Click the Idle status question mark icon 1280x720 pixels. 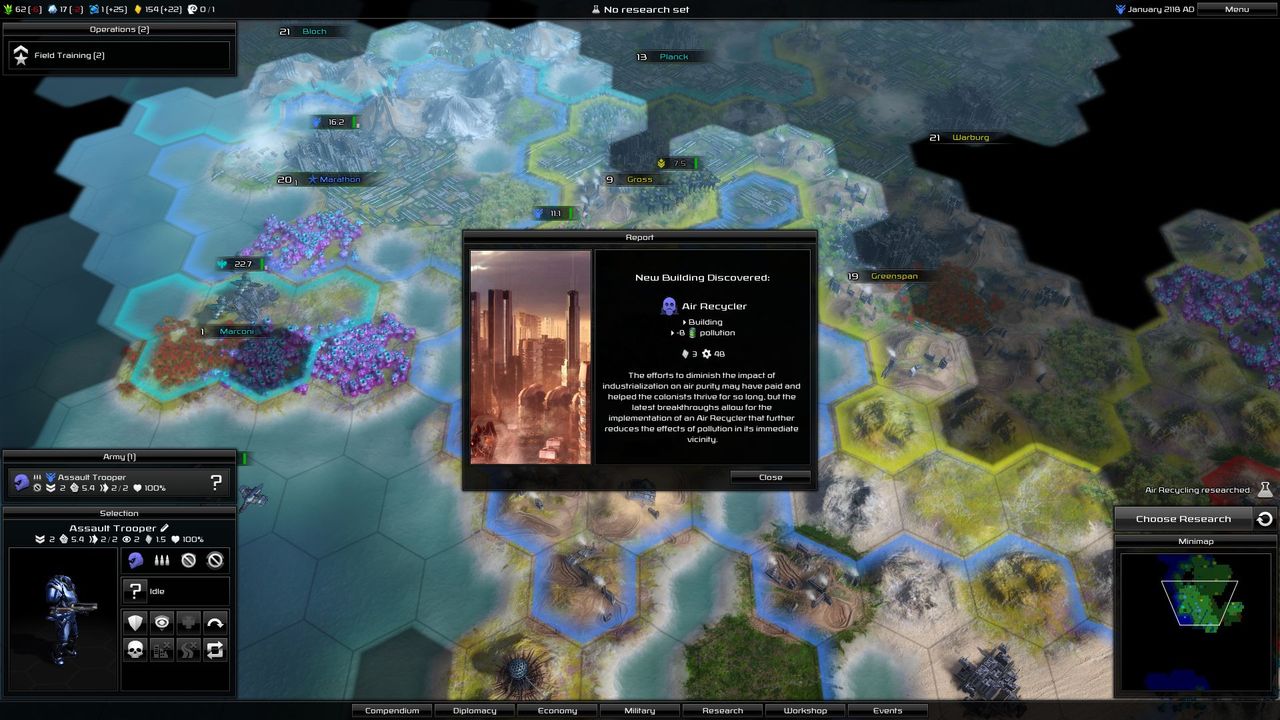pyautogui.click(x=136, y=590)
